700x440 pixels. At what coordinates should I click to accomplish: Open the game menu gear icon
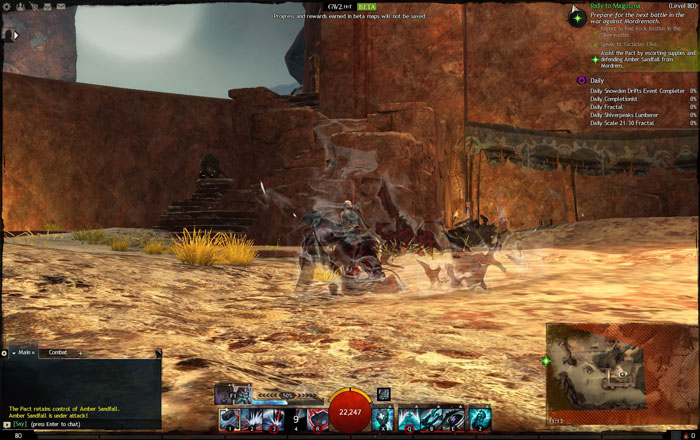click(7, 6)
